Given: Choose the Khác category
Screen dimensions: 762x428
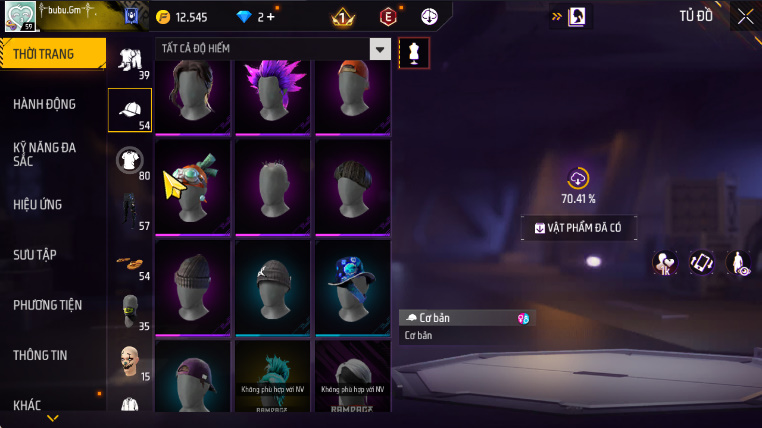Looking at the screenshot, I should tap(28, 405).
